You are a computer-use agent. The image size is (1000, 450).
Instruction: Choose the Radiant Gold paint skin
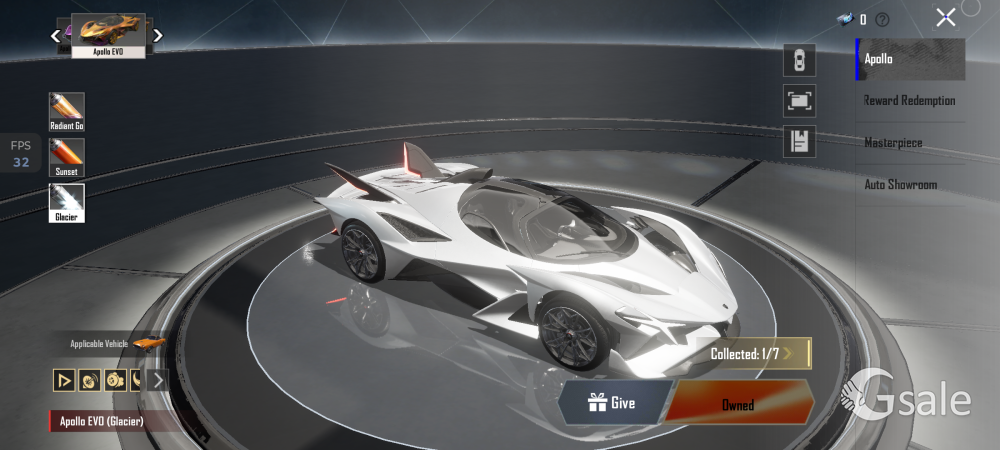coord(67,112)
